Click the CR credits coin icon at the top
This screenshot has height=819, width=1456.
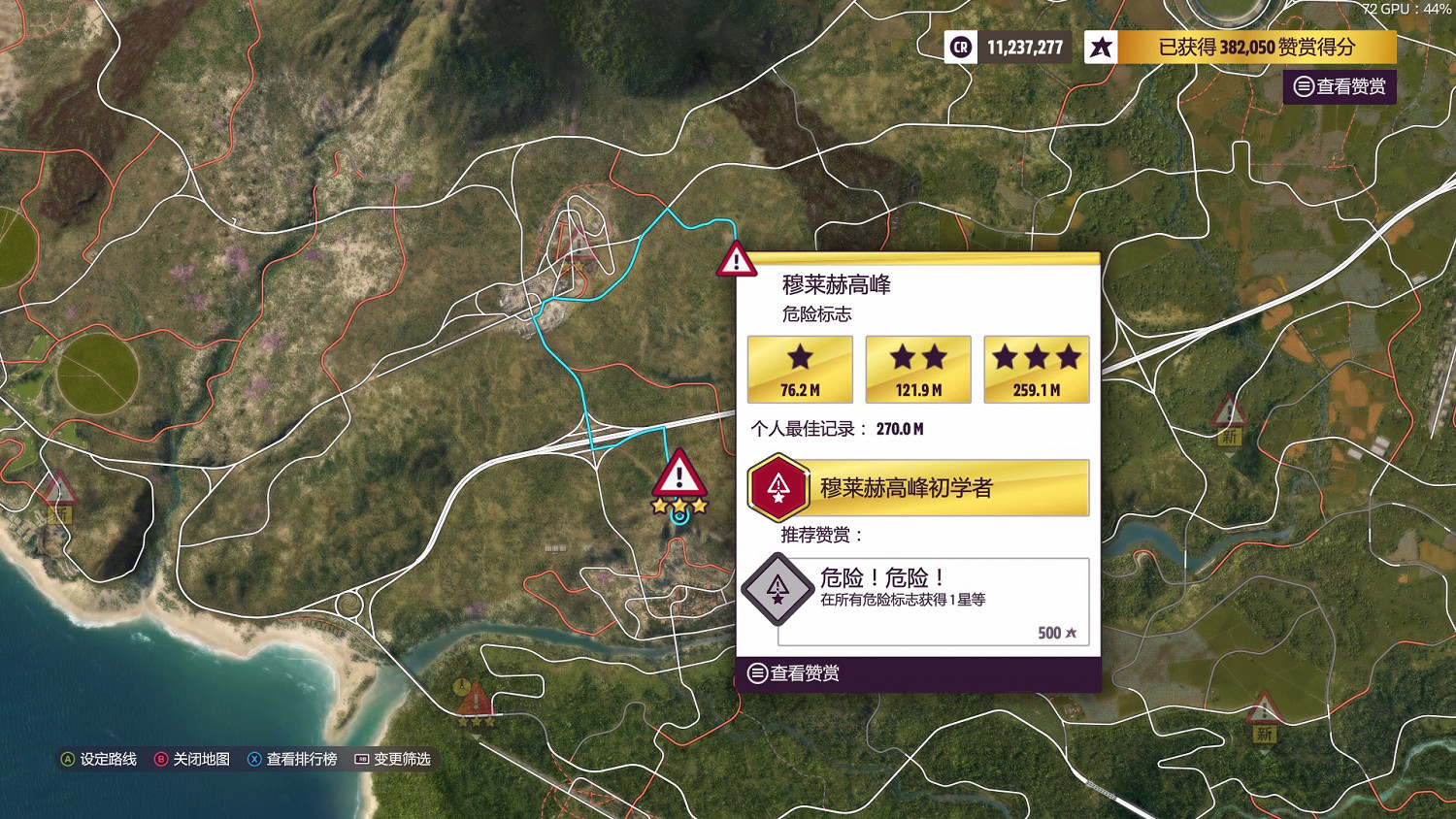(959, 47)
